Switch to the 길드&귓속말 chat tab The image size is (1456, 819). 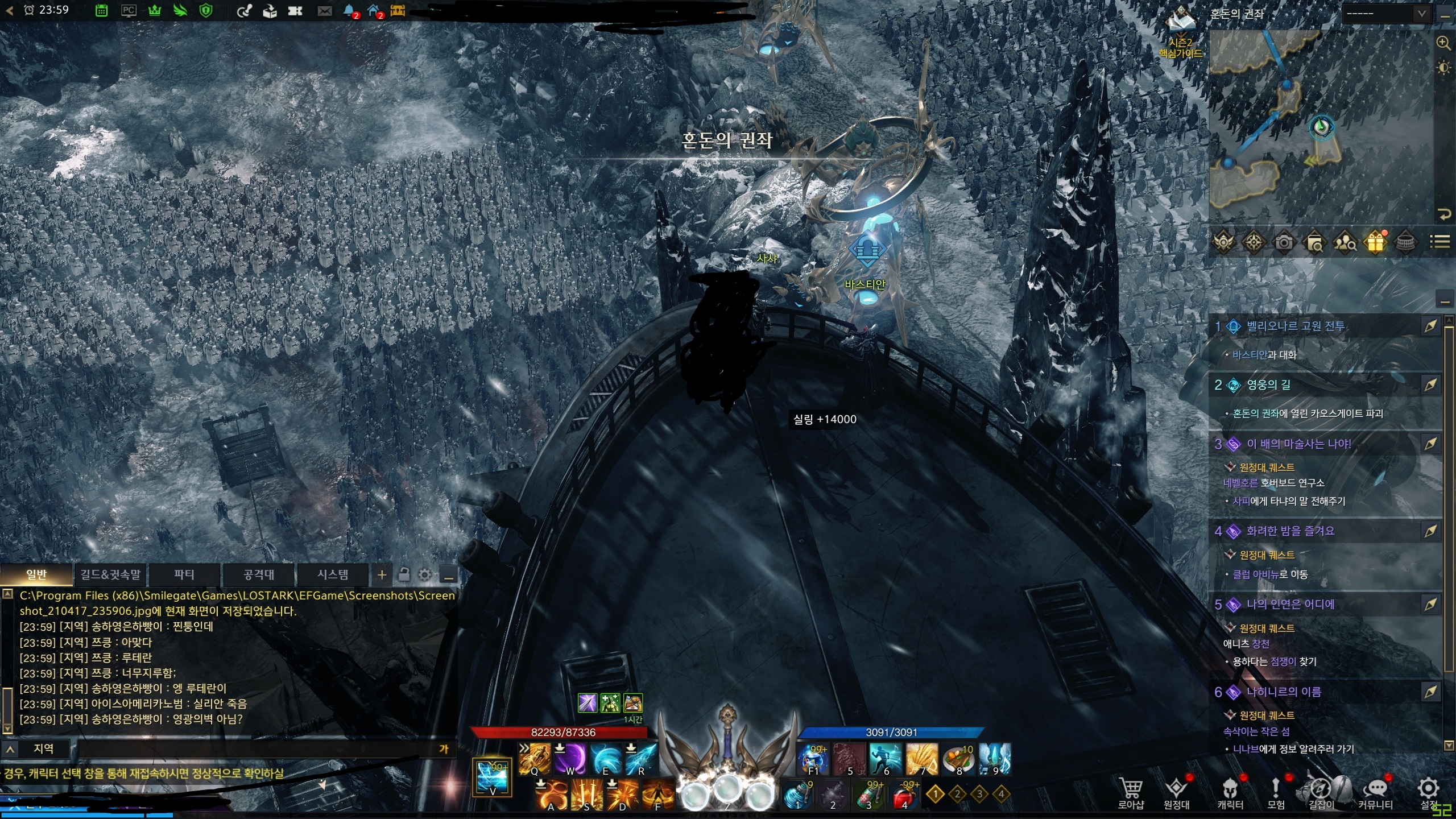pyautogui.click(x=110, y=574)
